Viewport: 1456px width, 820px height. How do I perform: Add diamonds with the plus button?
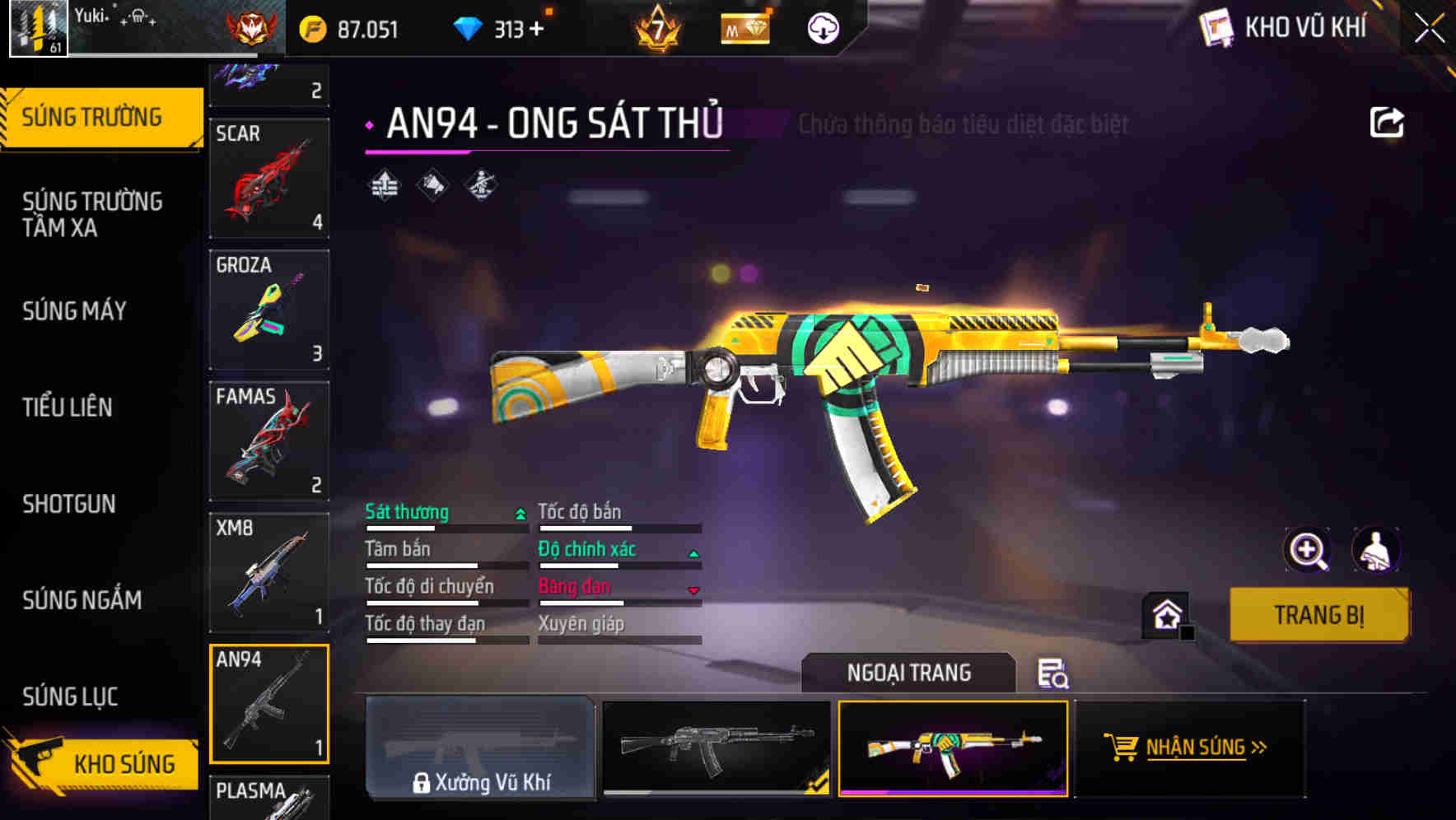click(x=537, y=30)
